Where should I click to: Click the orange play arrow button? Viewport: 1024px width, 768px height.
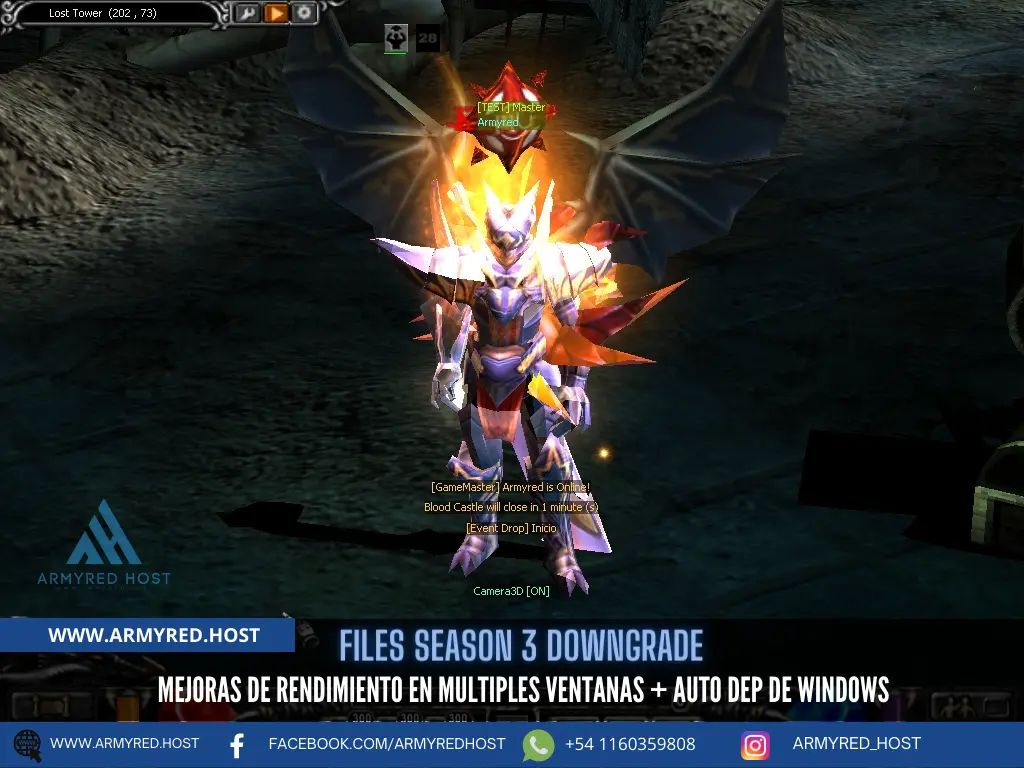276,13
